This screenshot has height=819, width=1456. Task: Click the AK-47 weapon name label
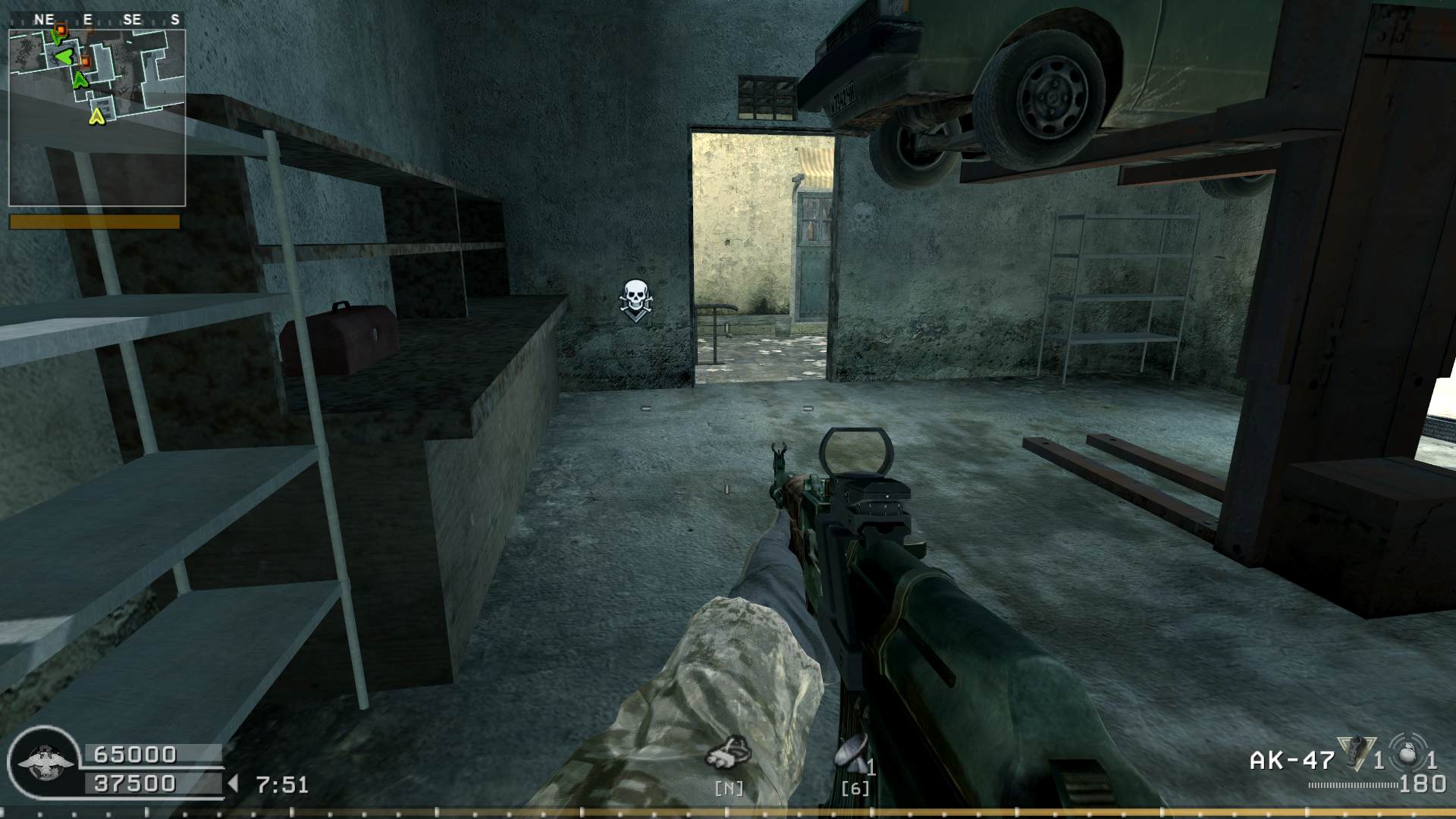coord(1291,760)
